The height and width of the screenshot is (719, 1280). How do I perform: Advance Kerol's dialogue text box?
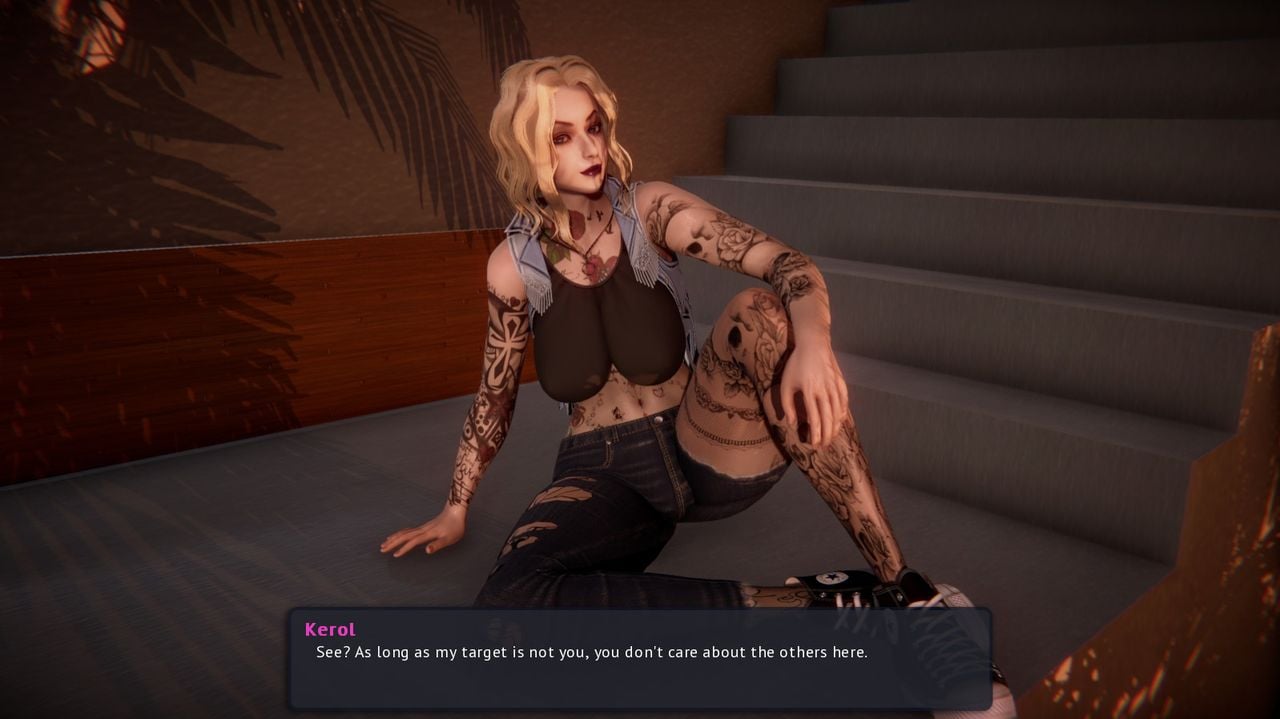(x=640, y=659)
